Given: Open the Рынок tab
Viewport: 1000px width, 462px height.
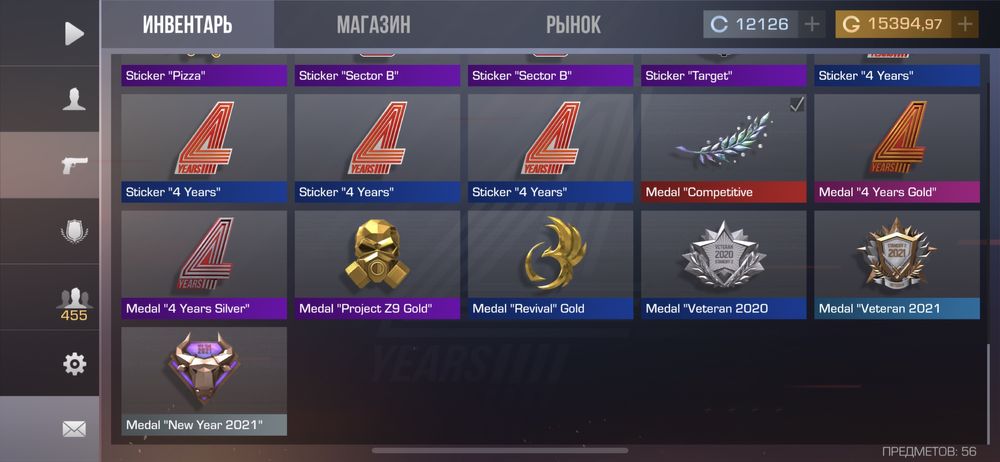Looking at the screenshot, I should 573,25.
